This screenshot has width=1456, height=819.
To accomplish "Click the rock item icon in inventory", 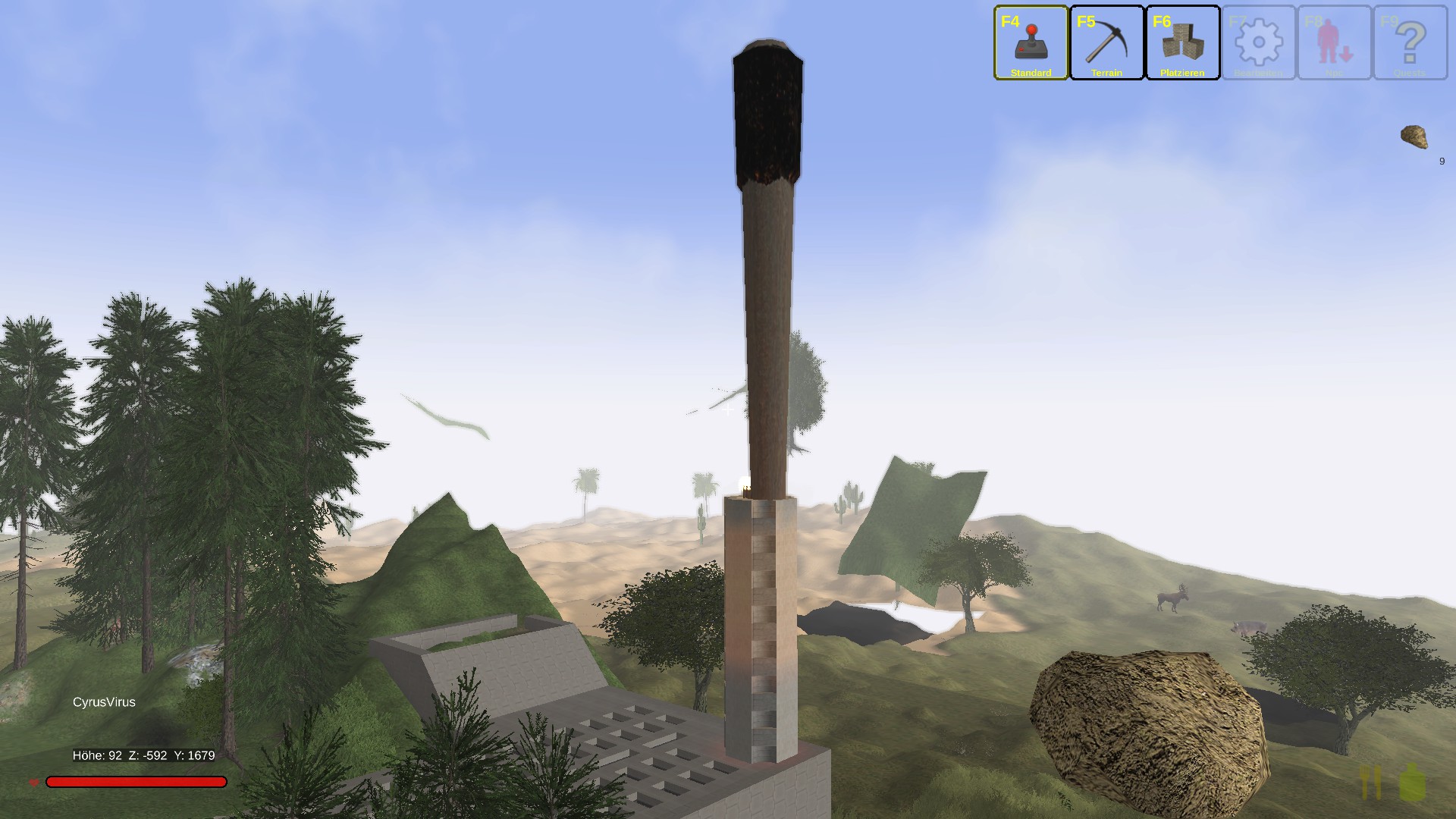I will click(1414, 137).
